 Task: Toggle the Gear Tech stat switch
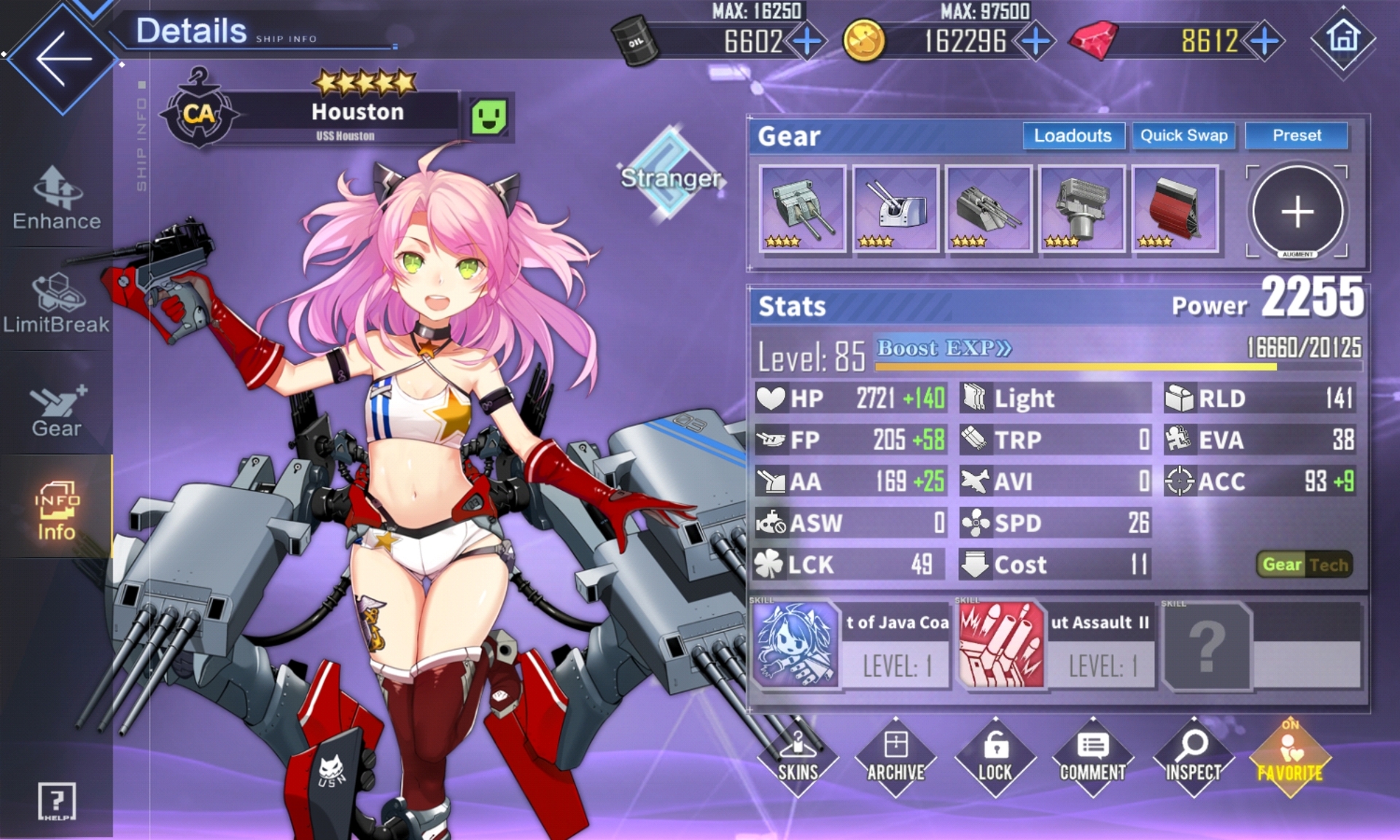pos(1304,564)
